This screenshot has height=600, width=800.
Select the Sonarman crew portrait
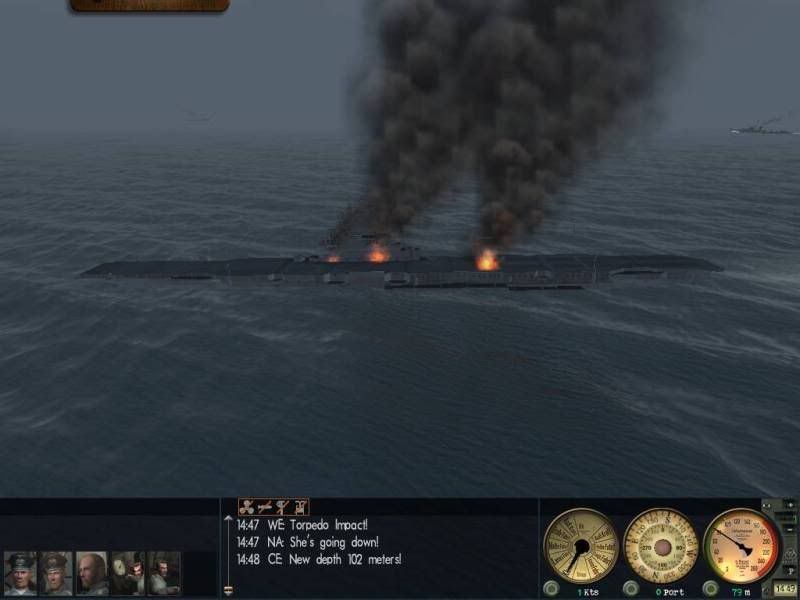coord(128,573)
